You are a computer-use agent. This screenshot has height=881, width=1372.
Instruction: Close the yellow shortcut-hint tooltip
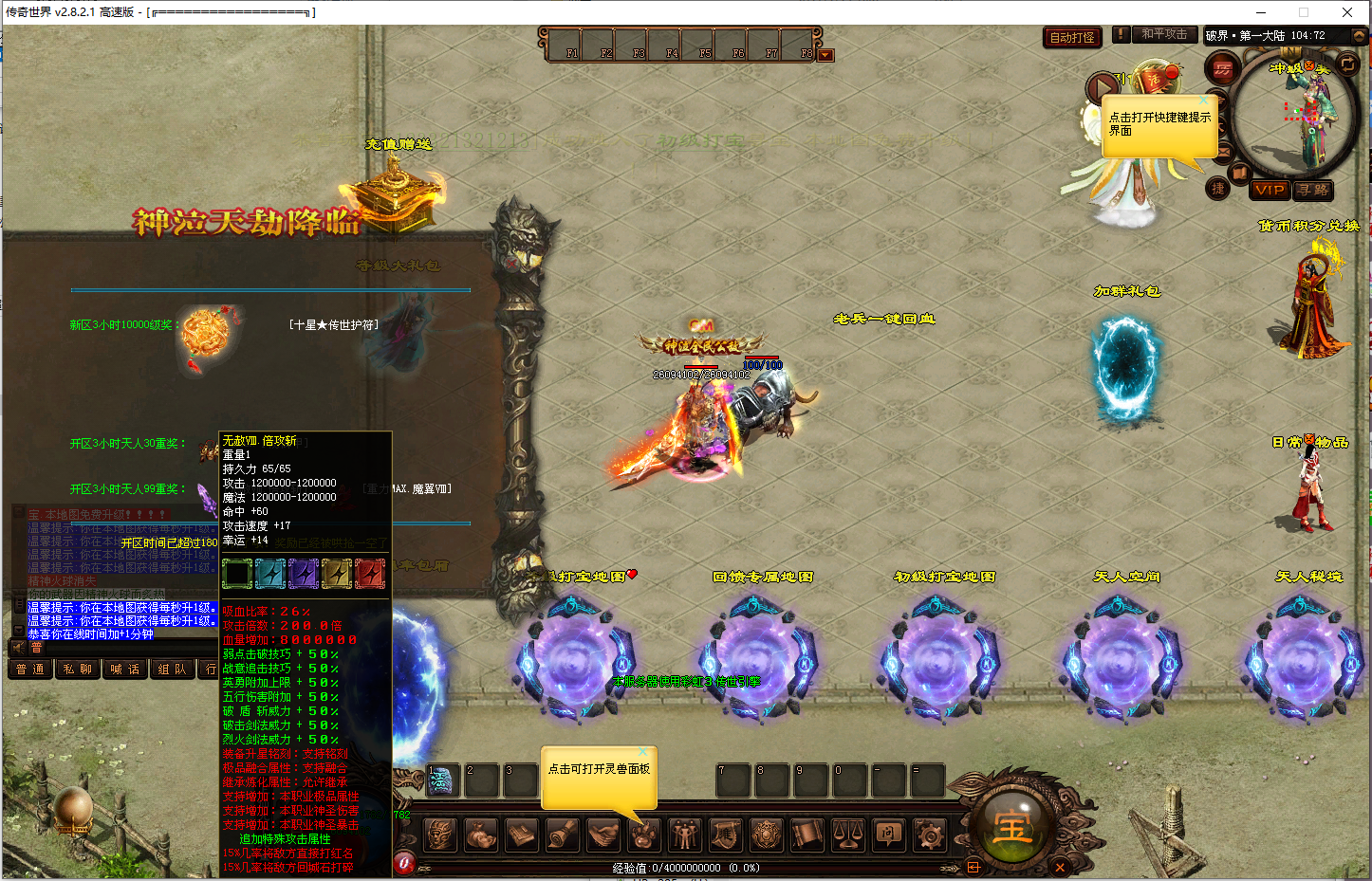coord(1204,100)
